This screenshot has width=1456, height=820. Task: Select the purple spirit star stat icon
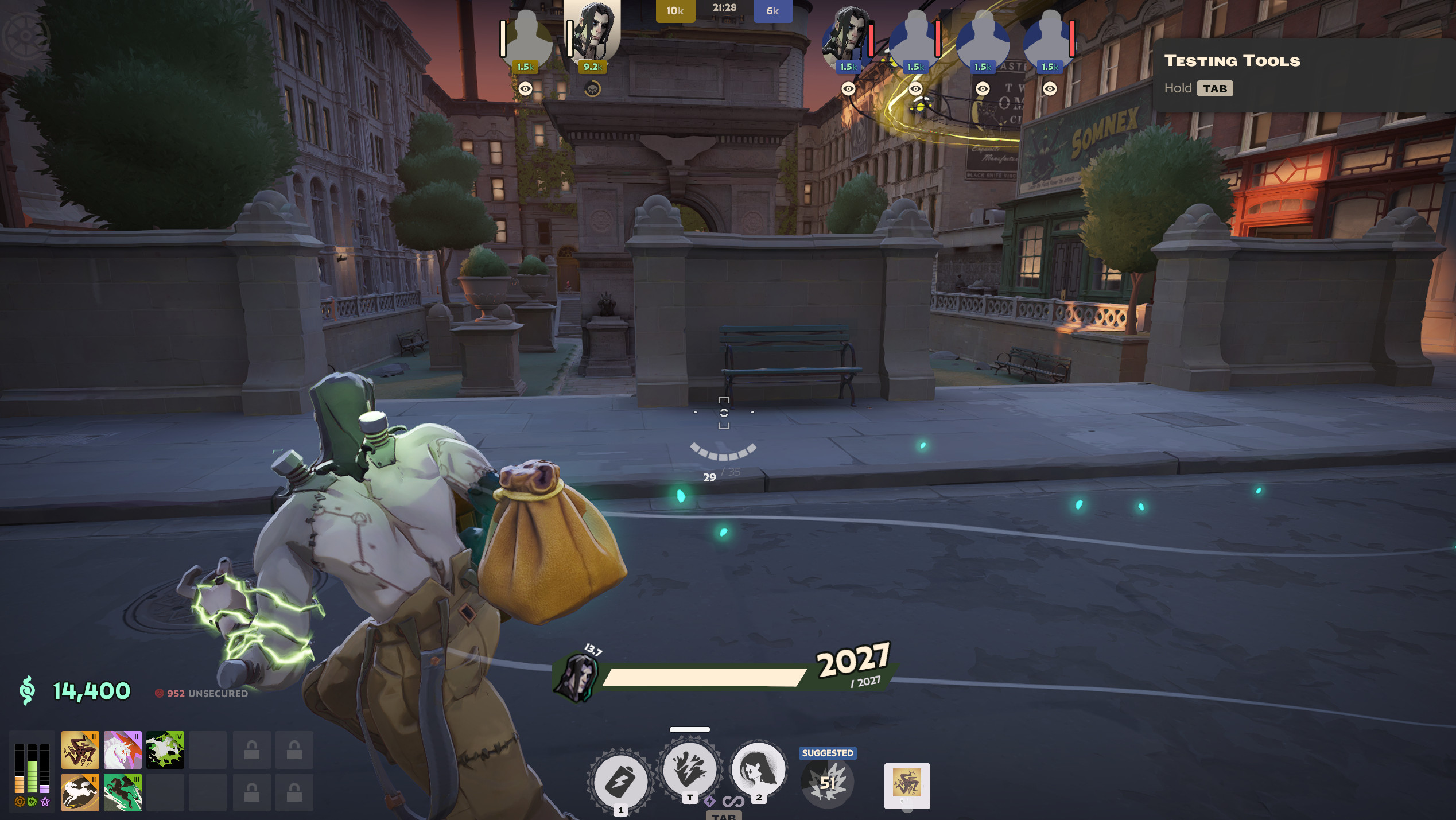coord(45,801)
